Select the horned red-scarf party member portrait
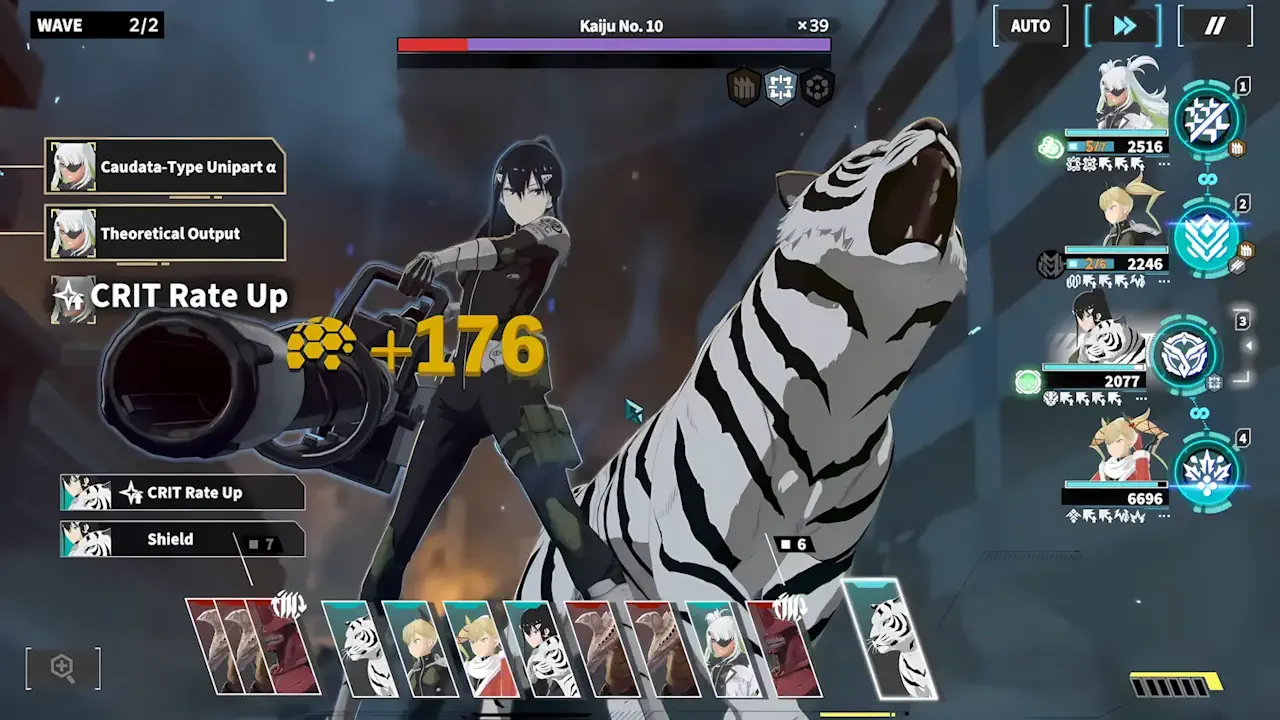The image size is (1280, 720). (1130, 450)
